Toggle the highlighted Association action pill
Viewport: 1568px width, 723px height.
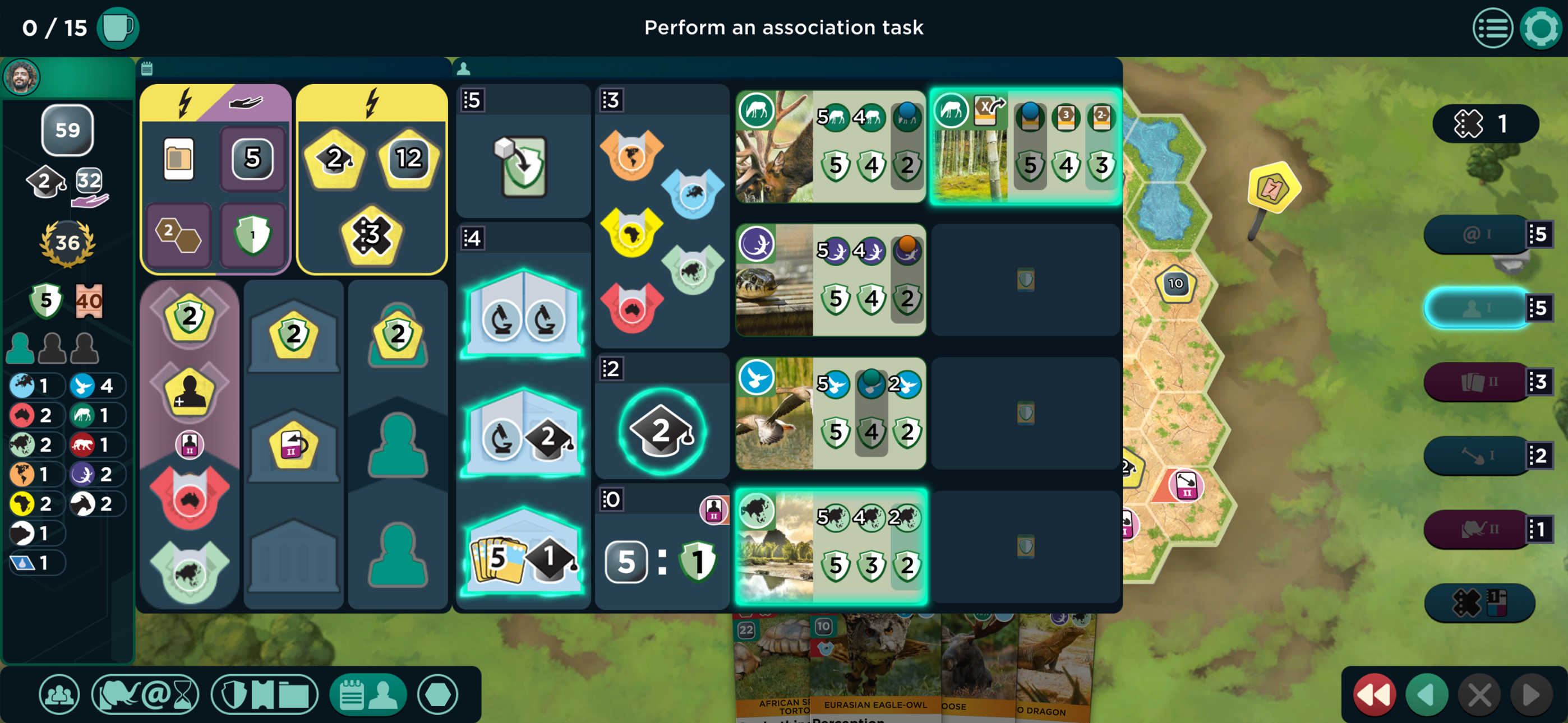[x=1475, y=307]
